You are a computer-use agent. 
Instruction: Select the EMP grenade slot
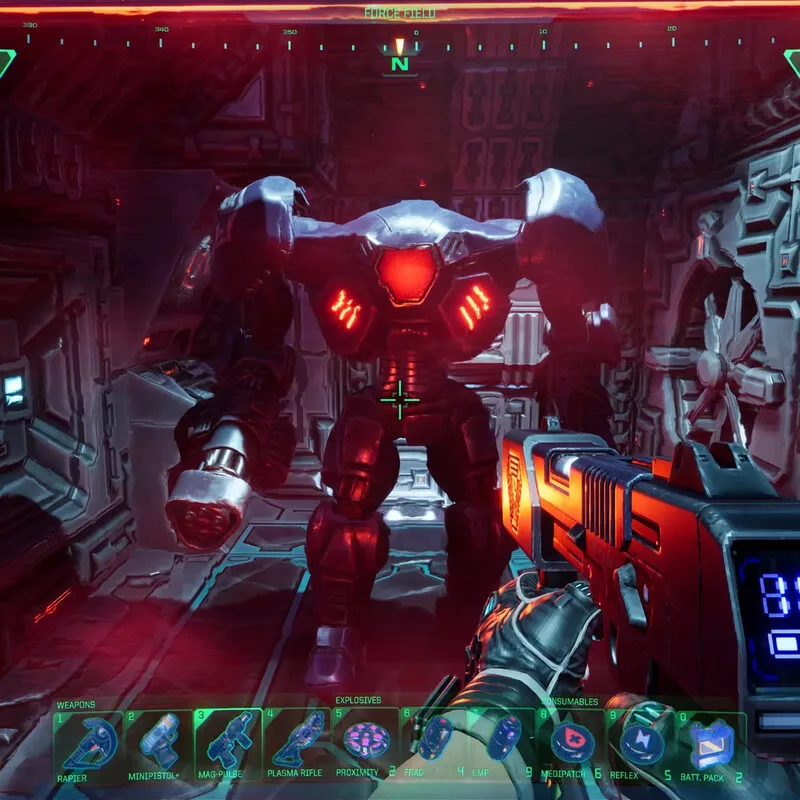505,743
